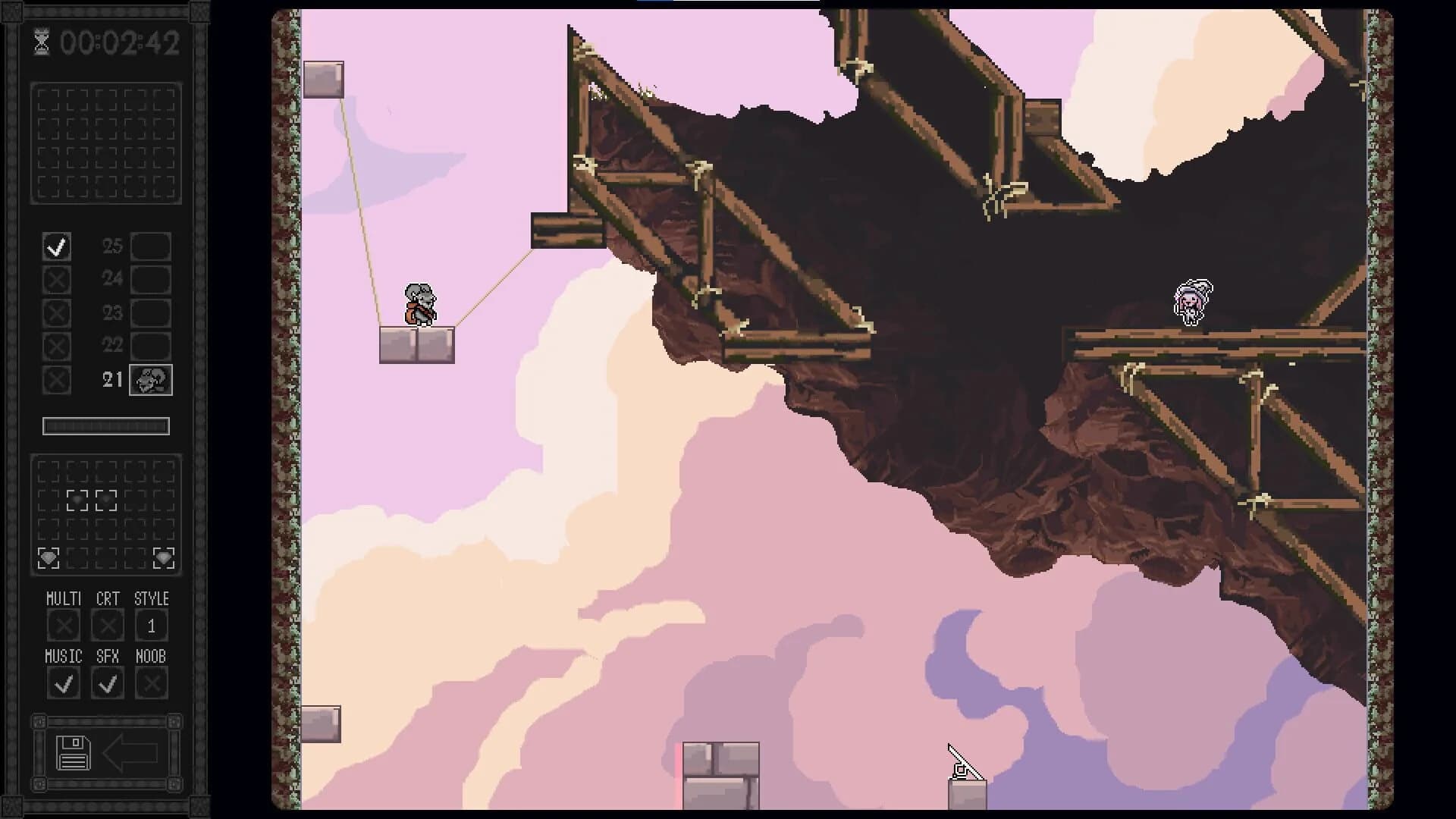This screenshot has height=819, width=1456.
Task: Click the STYLE value showing 1
Action: click(x=151, y=624)
